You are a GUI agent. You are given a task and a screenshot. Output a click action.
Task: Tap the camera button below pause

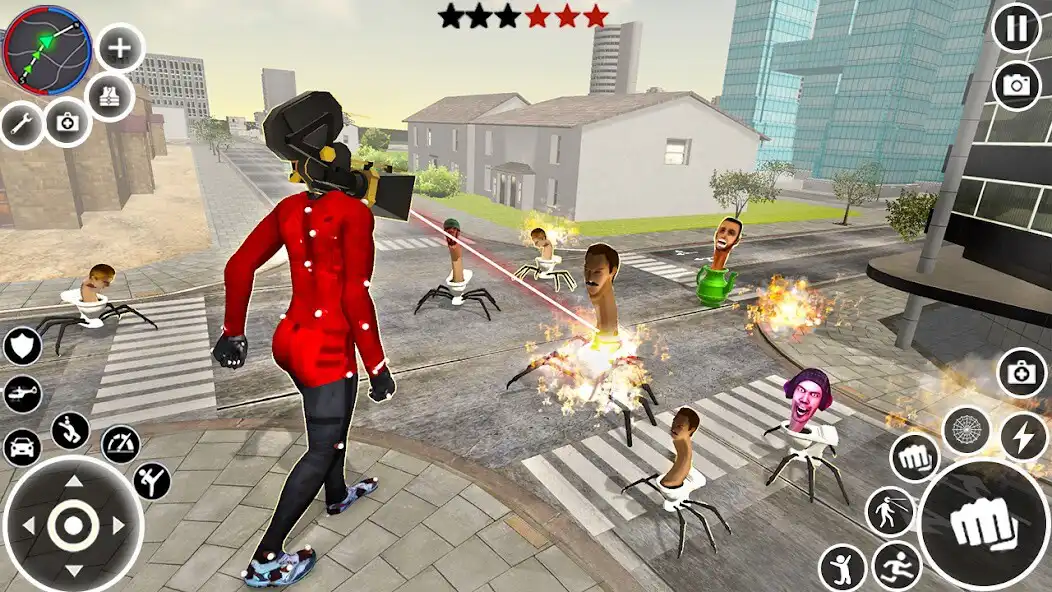tap(1016, 86)
